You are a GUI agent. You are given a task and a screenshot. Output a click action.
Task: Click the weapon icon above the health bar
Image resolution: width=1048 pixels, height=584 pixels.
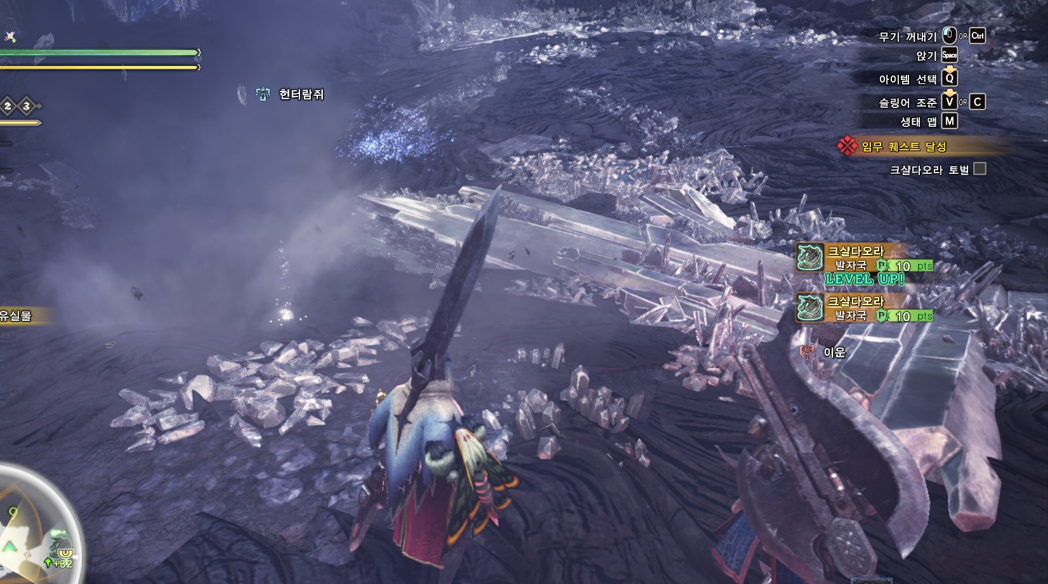coord(10,36)
